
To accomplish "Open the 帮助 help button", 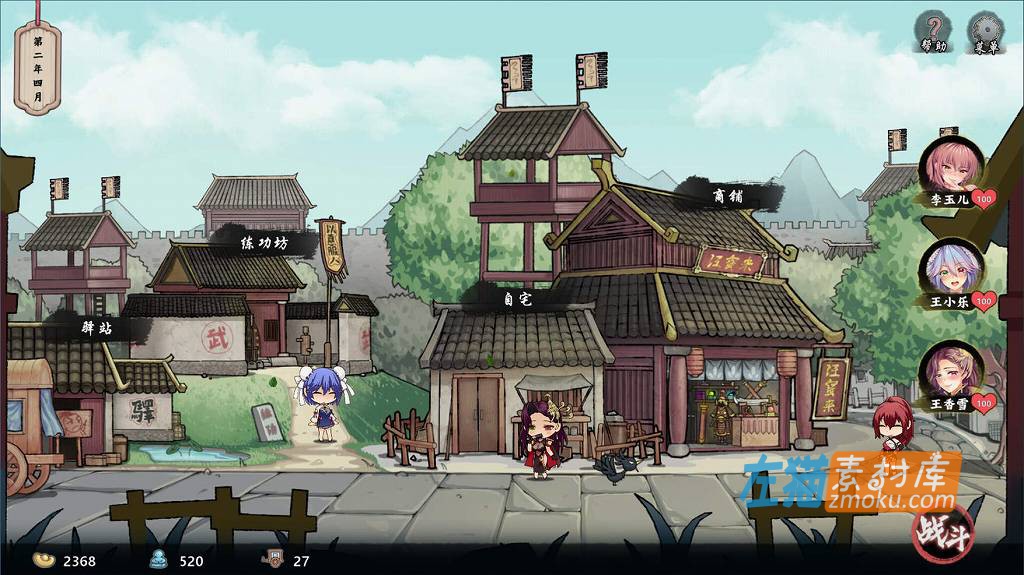I will 934,30.
